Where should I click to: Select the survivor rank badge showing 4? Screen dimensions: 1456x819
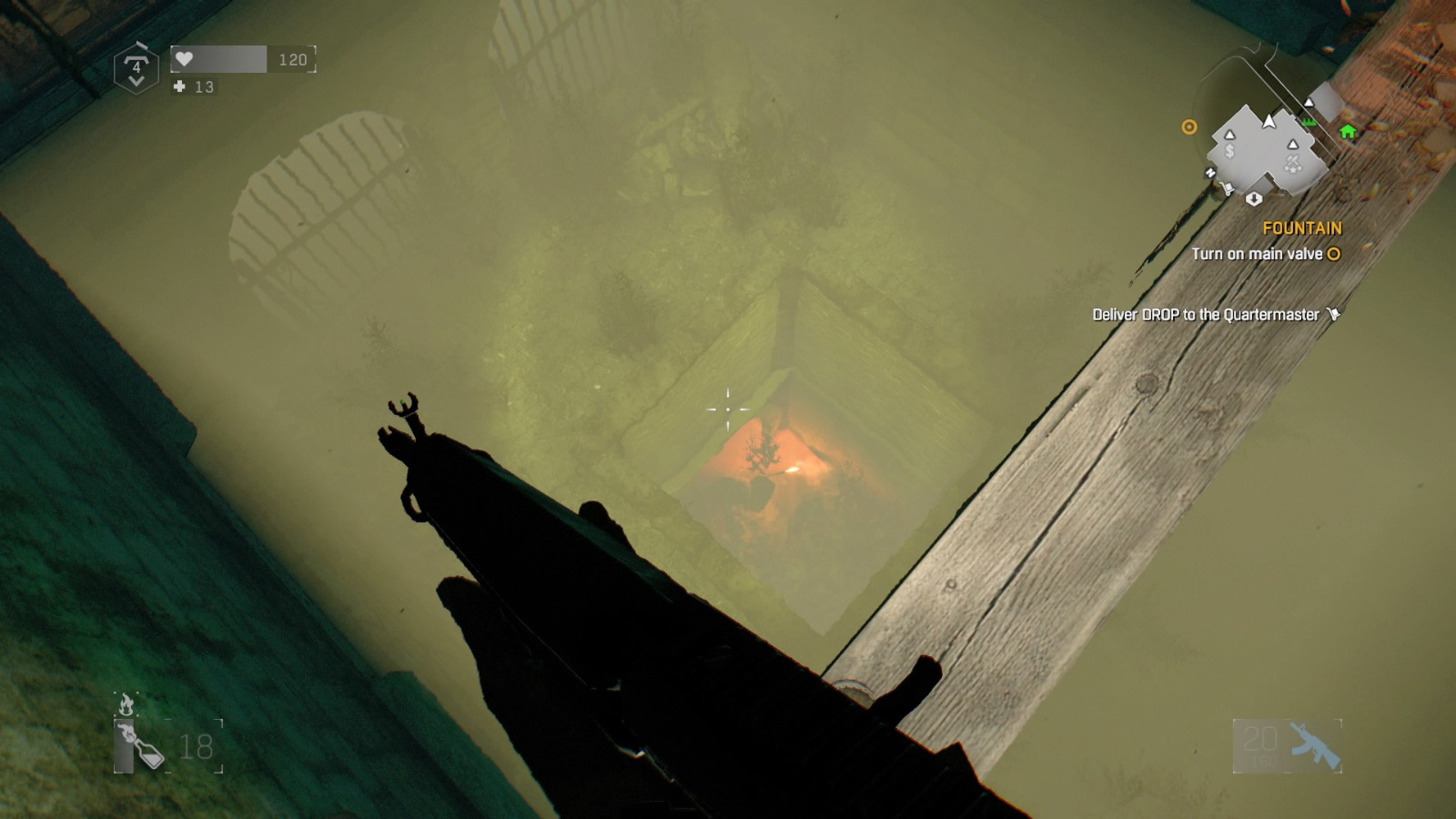(x=136, y=66)
